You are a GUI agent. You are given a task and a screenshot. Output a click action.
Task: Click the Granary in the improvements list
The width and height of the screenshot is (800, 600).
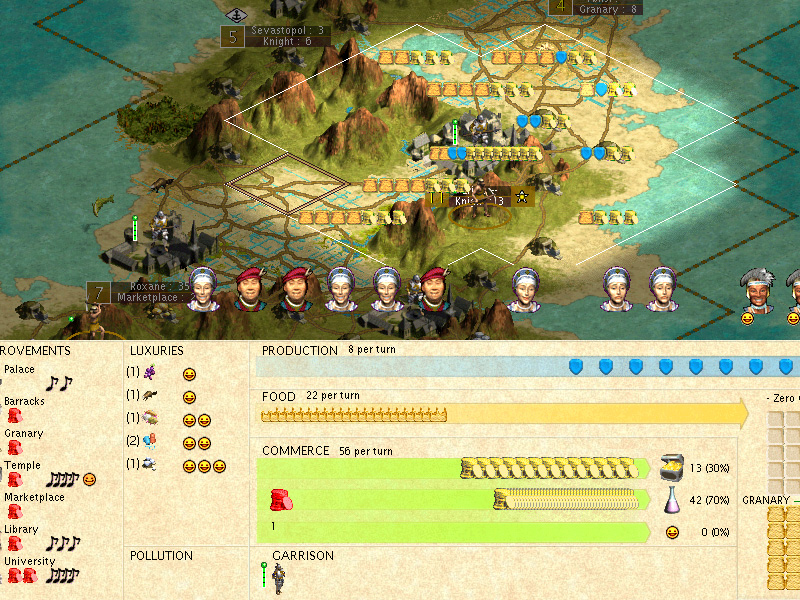24,434
